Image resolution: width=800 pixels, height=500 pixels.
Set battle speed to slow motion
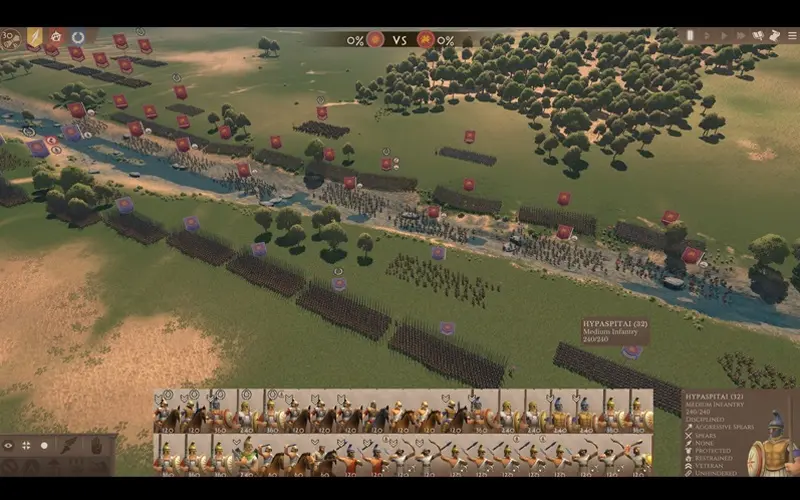pos(706,36)
